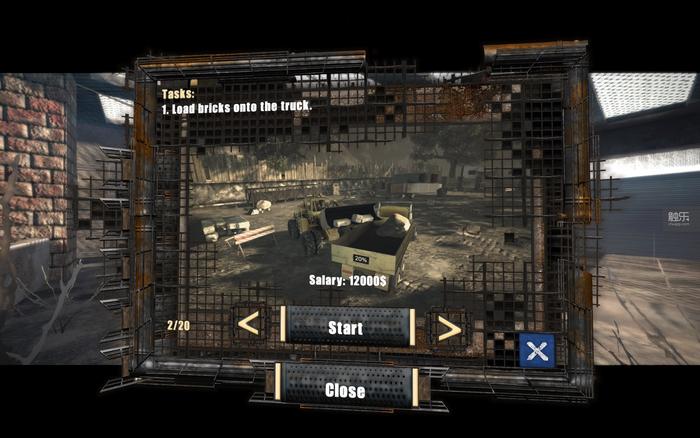This screenshot has height=438, width=700.
Task: Close the task selection panel
Action: tap(346, 390)
